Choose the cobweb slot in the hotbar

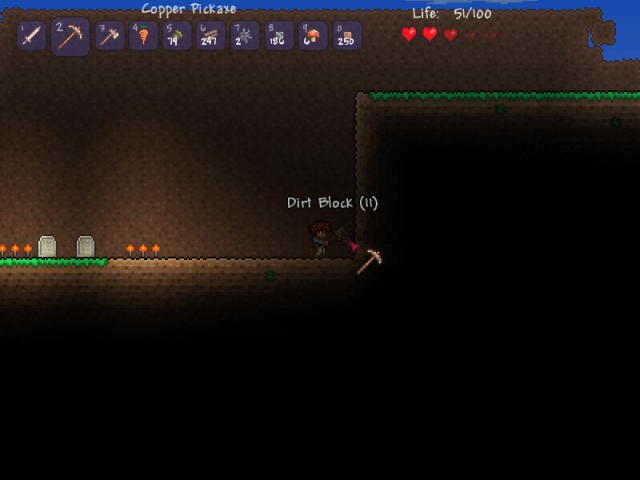245,36
